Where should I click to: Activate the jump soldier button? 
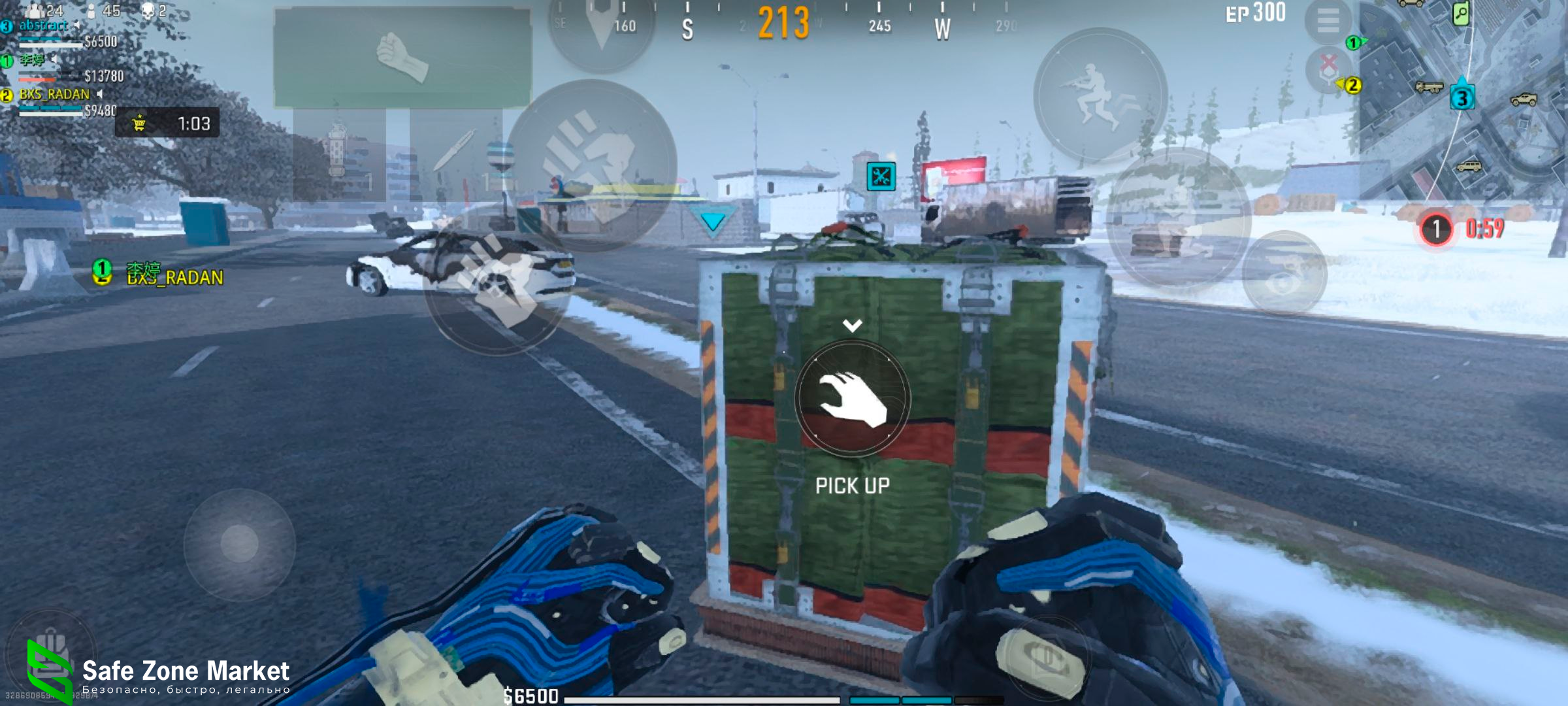(1100, 95)
